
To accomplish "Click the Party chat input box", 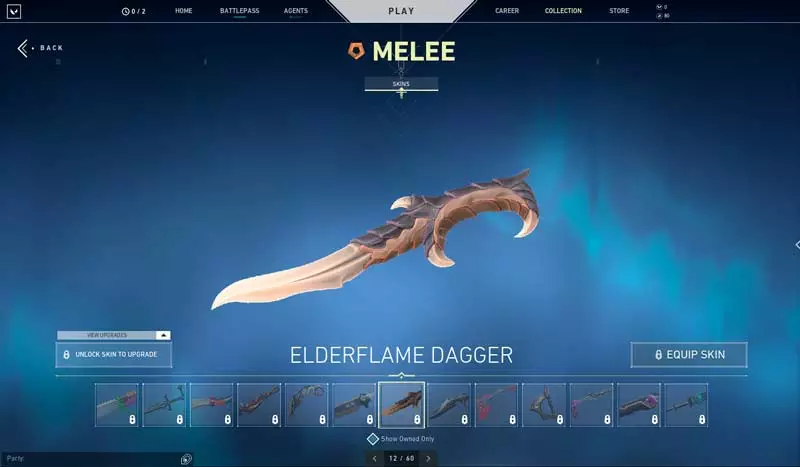I will click(x=90, y=459).
